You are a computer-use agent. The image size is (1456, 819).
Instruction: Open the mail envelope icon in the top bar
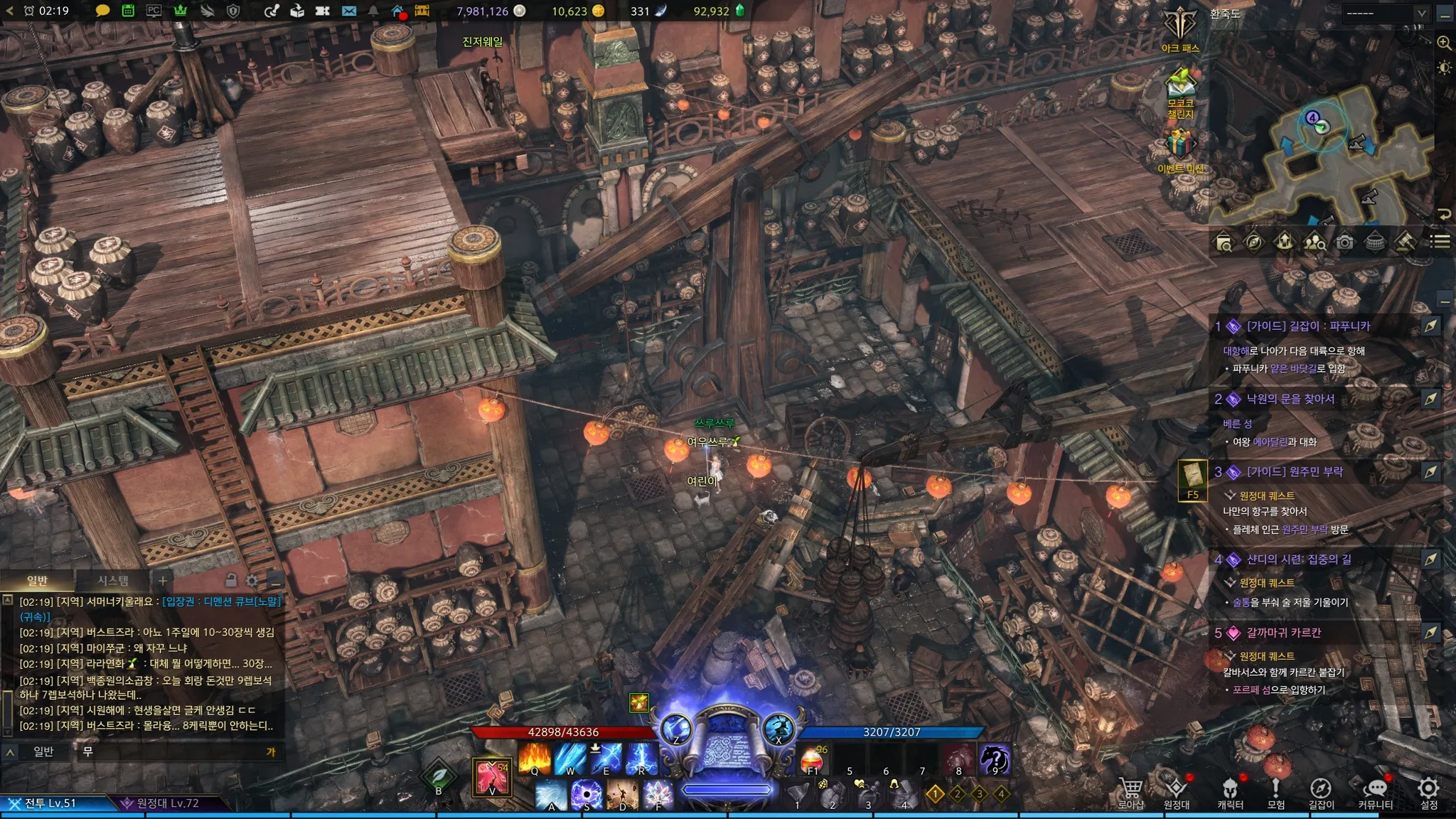348,11
